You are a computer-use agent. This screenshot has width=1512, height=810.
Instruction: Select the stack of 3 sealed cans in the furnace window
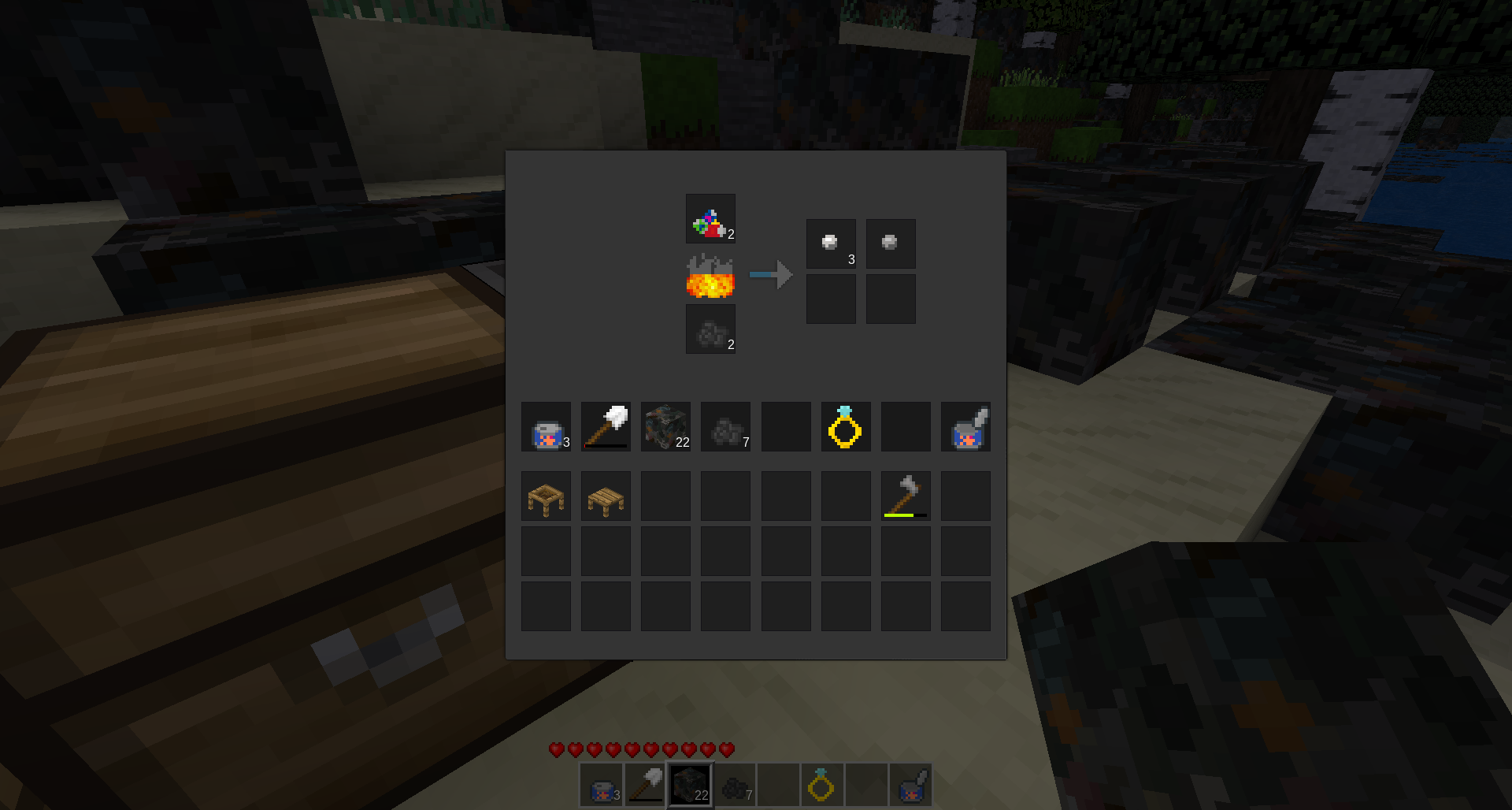[x=546, y=427]
